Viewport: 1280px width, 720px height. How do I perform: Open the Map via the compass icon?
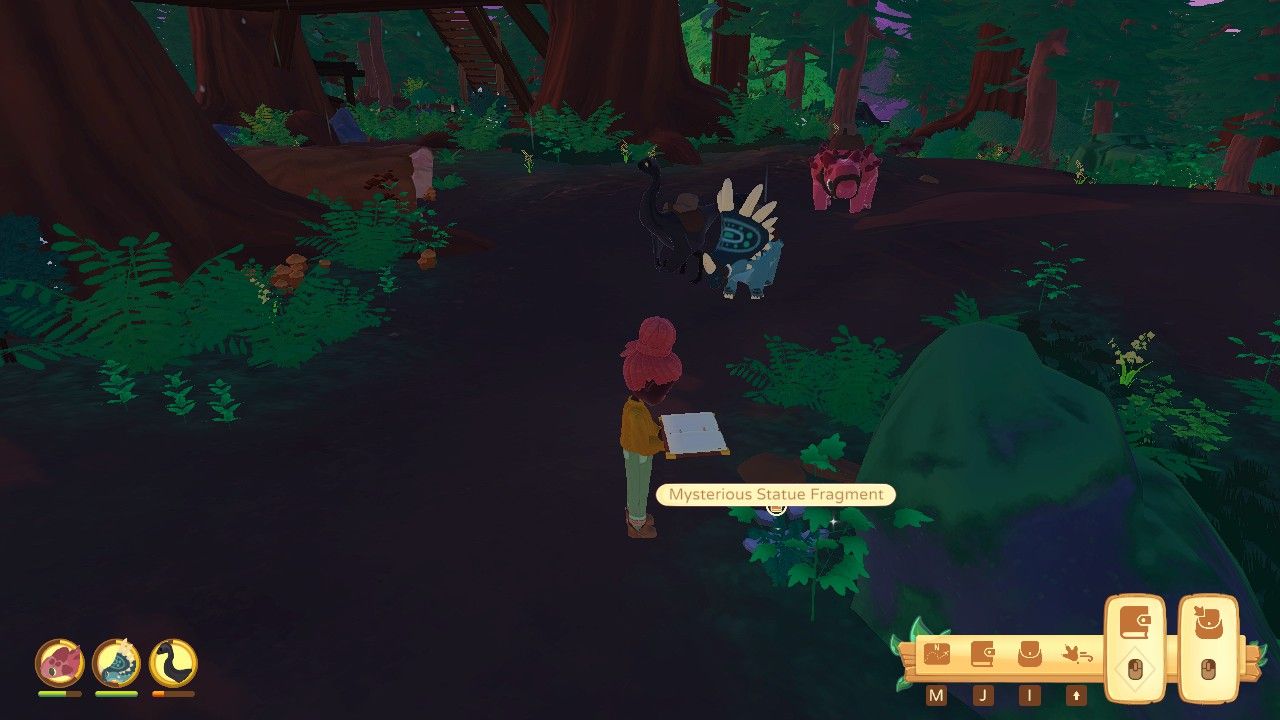click(x=935, y=655)
